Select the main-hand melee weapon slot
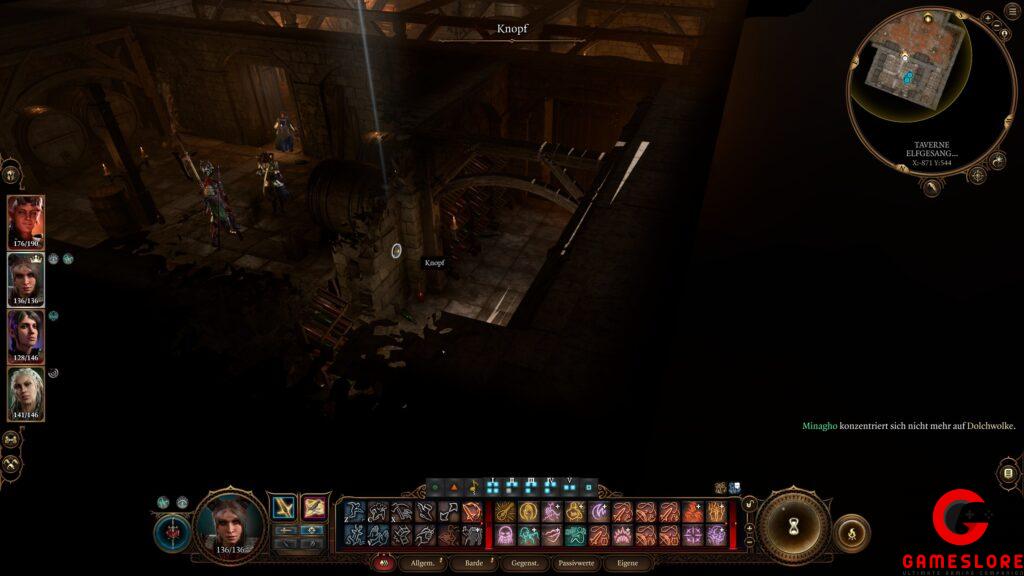The height and width of the screenshot is (576, 1024). (285, 508)
